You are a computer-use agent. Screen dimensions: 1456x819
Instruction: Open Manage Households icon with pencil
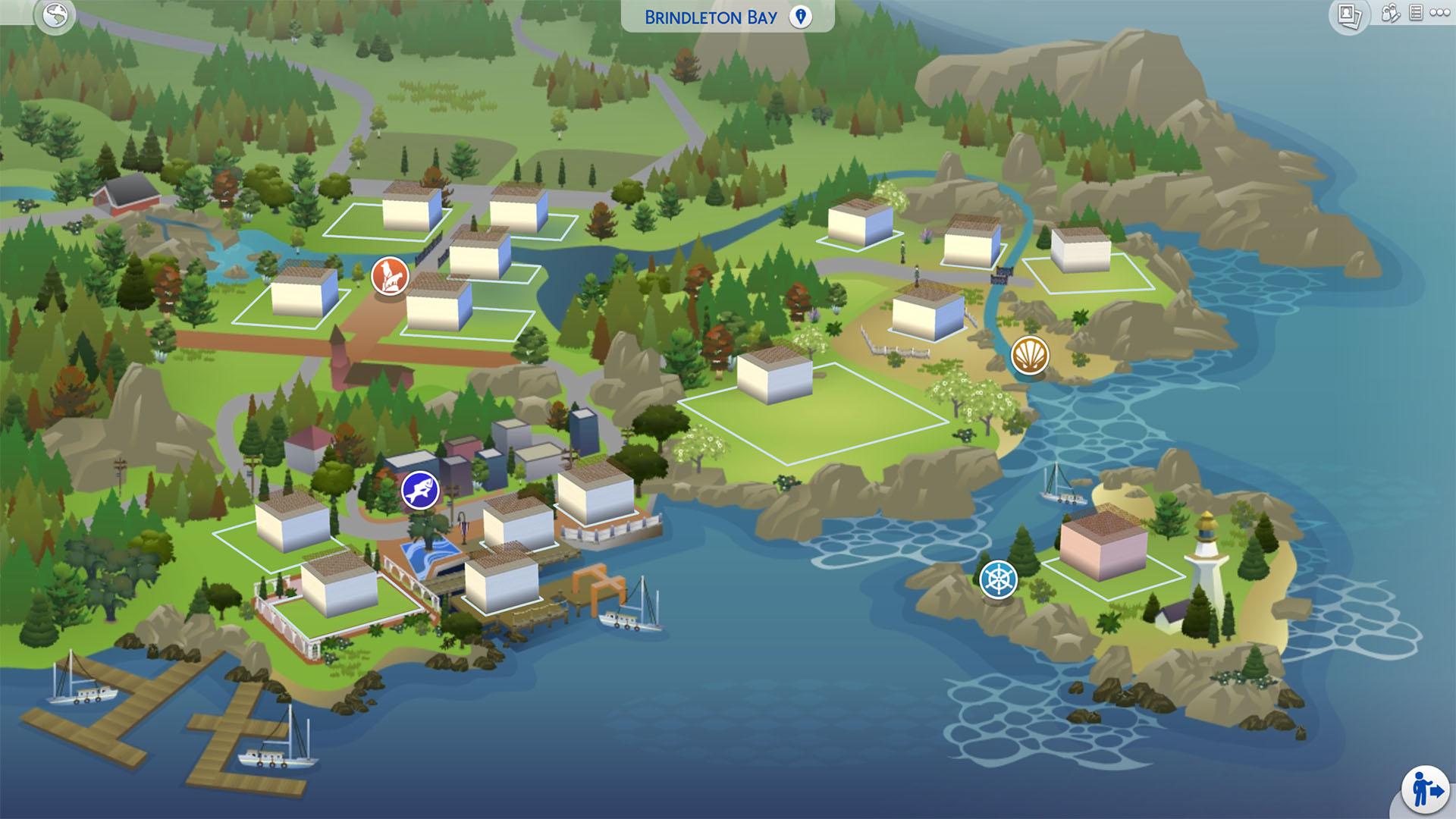pyautogui.click(x=1390, y=14)
